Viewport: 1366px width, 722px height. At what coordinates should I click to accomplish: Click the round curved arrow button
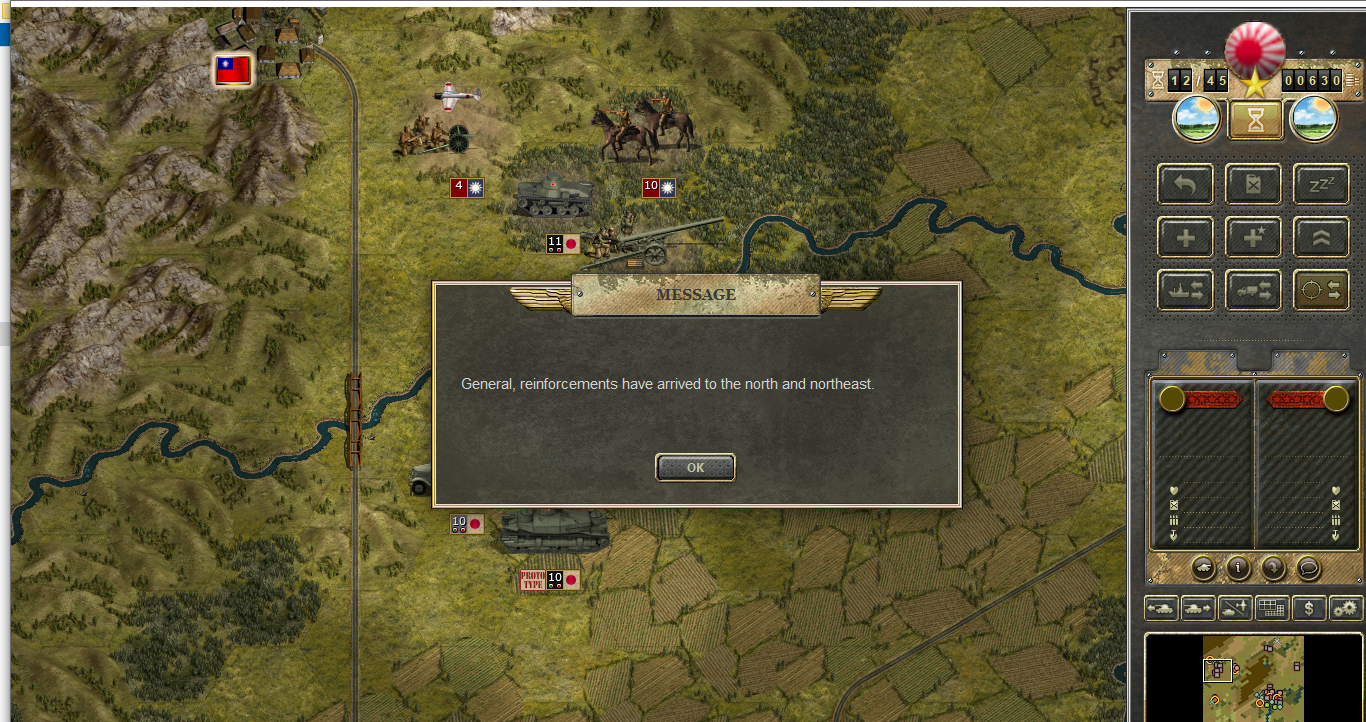(x=1274, y=569)
